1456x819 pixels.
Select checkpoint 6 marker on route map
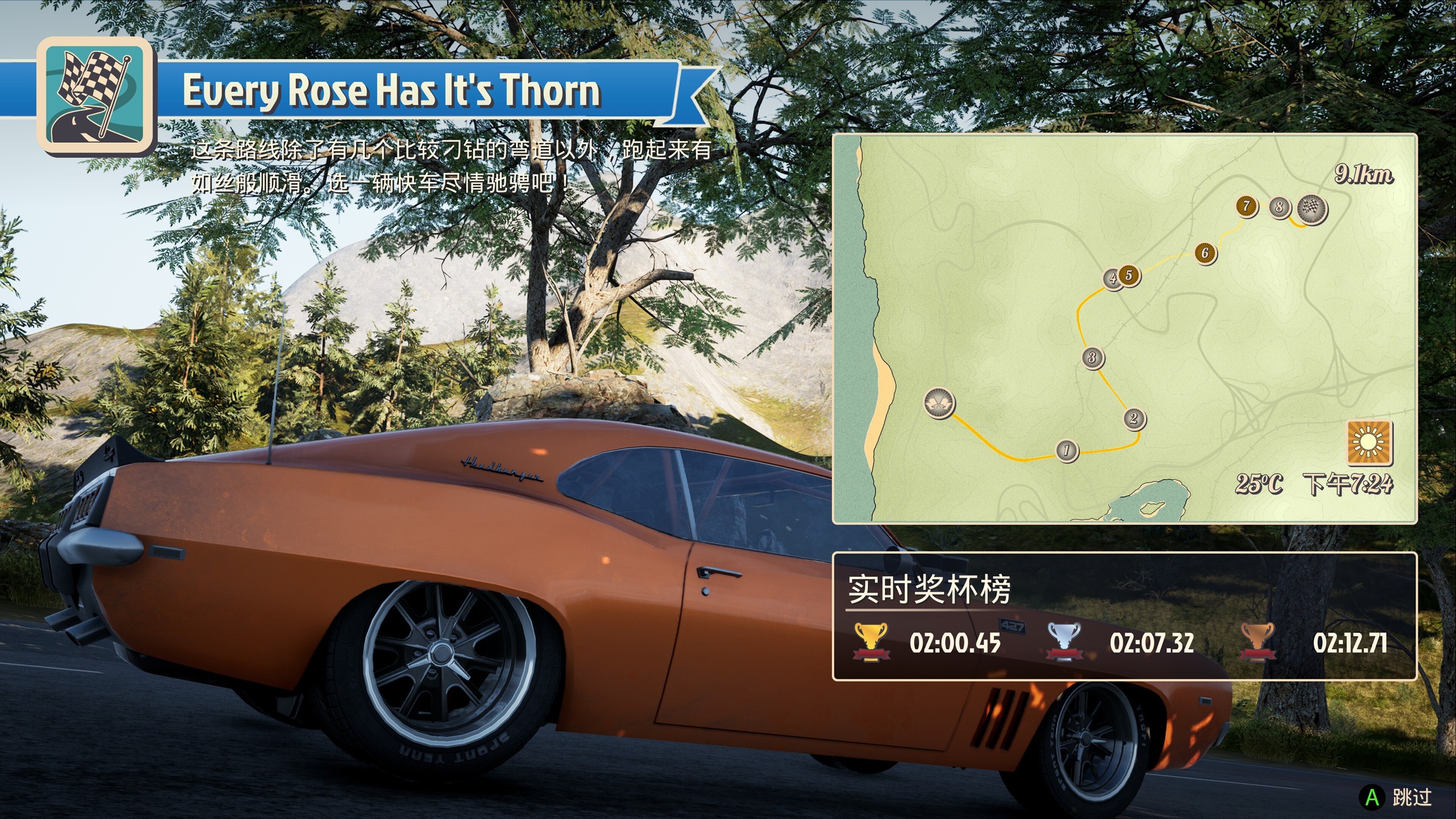pyautogui.click(x=1205, y=253)
